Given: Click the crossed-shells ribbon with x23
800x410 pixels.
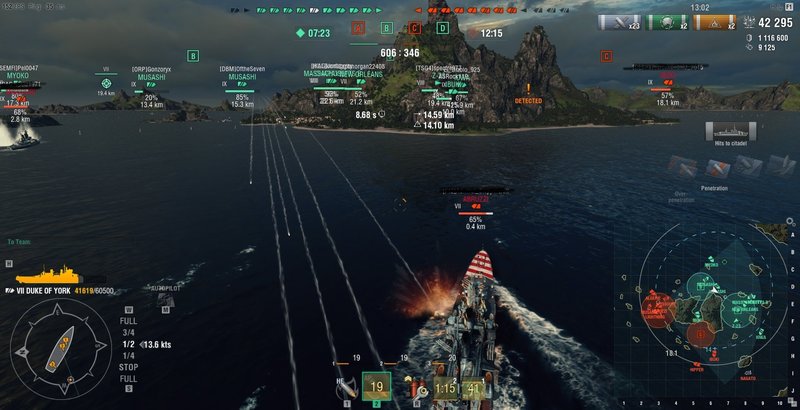Looking at the screenshot, I should 618,22.
